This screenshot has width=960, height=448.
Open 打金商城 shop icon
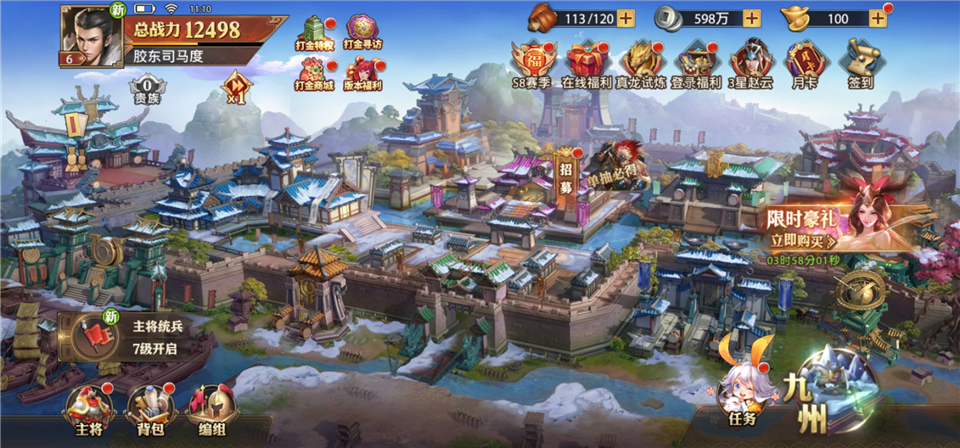[x=314, y=73]
